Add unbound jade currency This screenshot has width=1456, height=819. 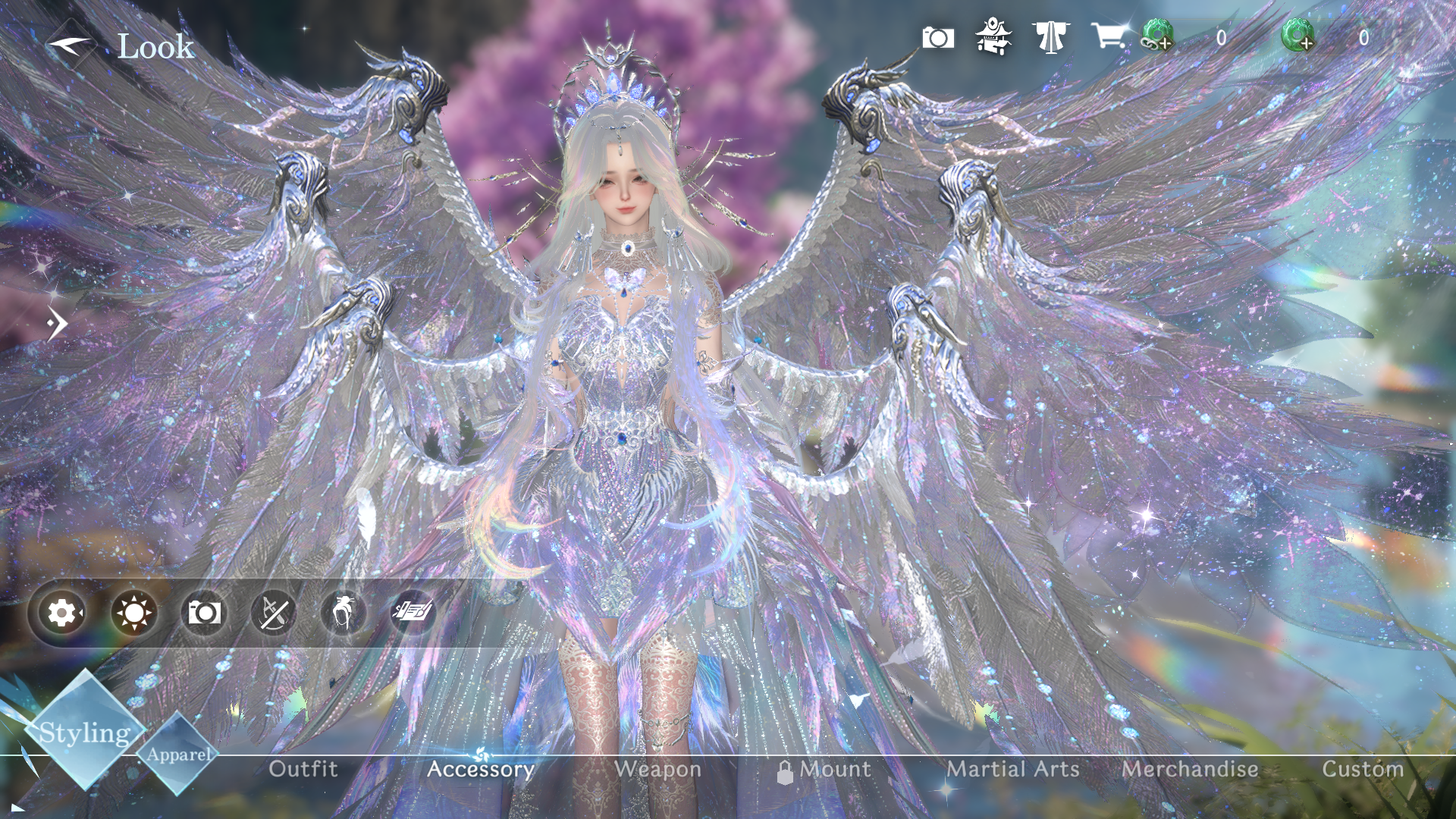click(1298, 36)
